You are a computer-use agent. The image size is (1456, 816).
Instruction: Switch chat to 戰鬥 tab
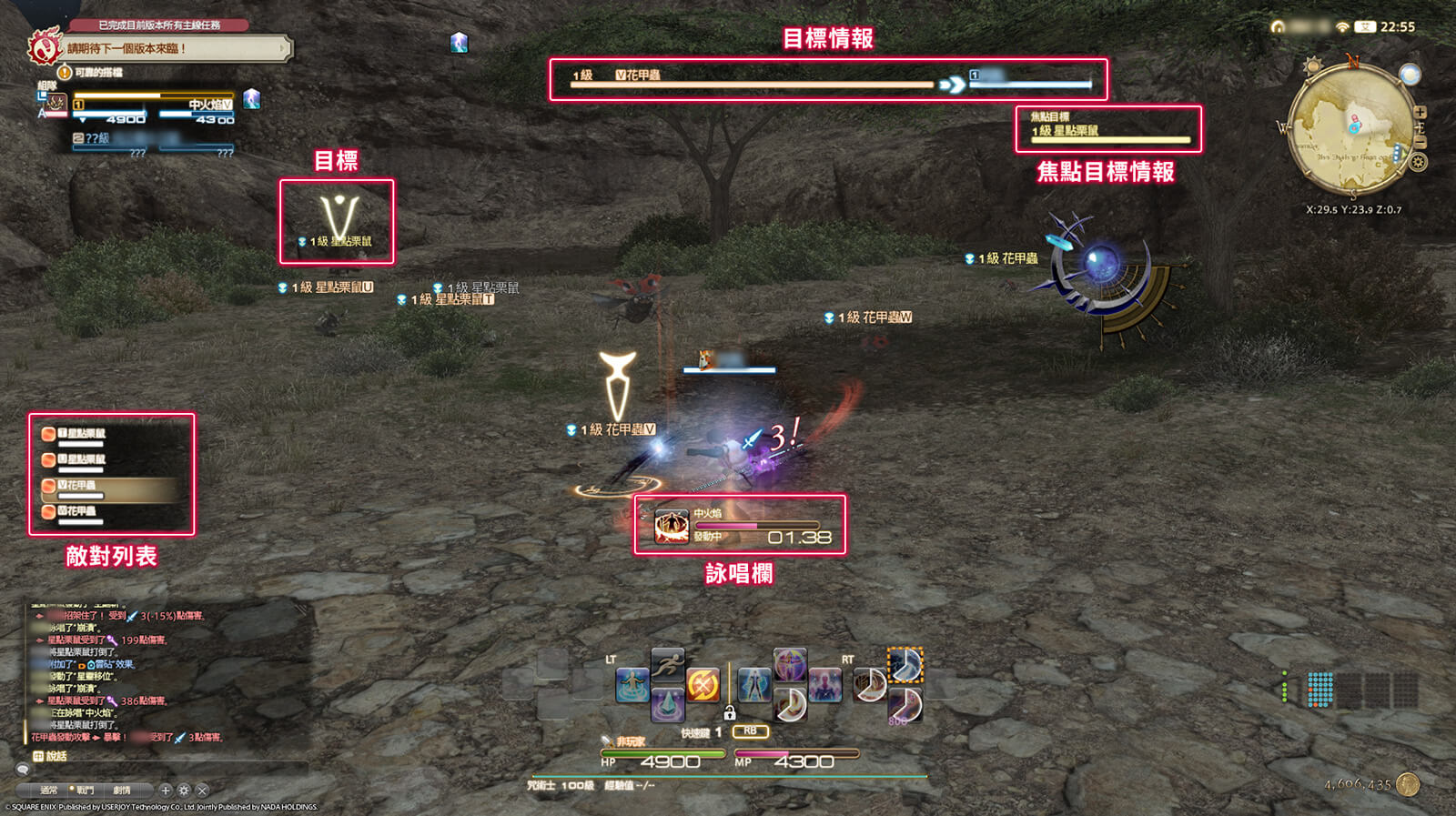pos(85,791)
